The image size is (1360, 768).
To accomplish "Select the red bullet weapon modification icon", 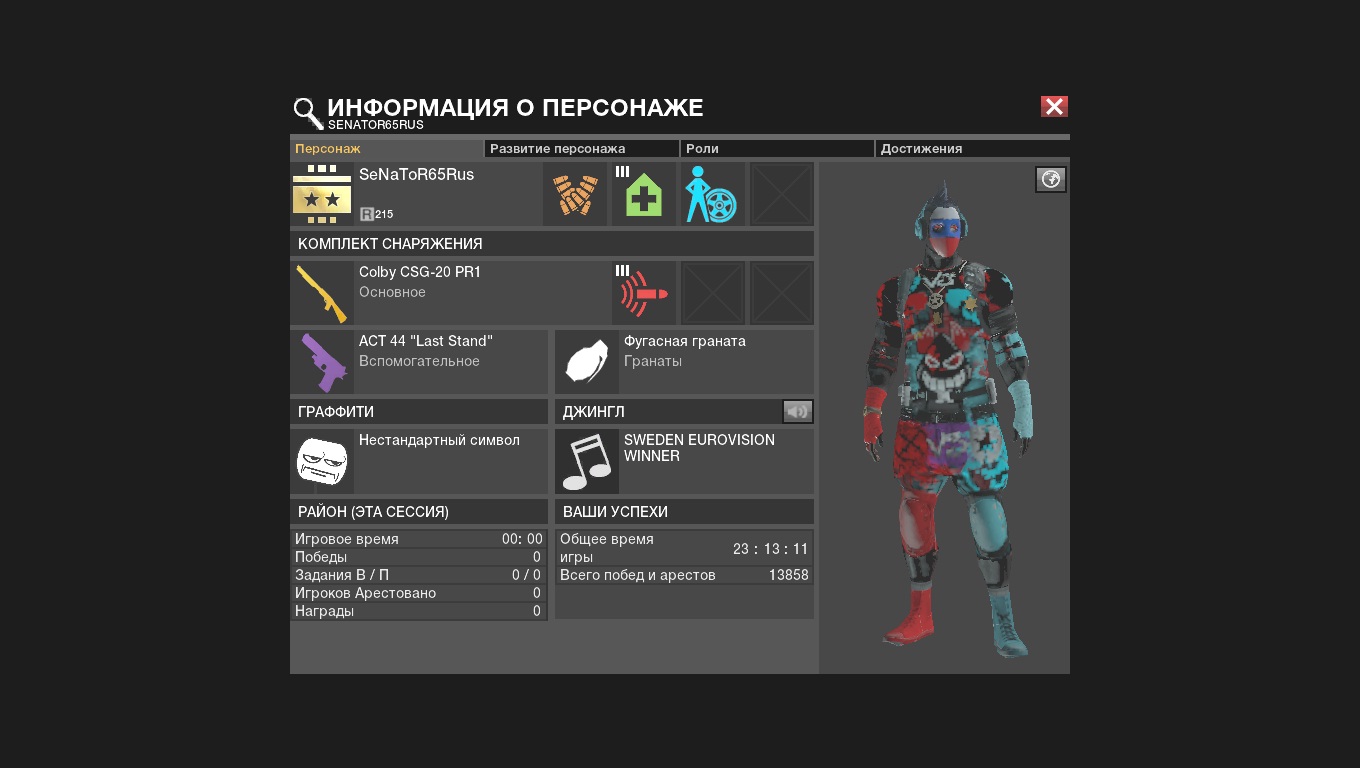I will [644, 293].
